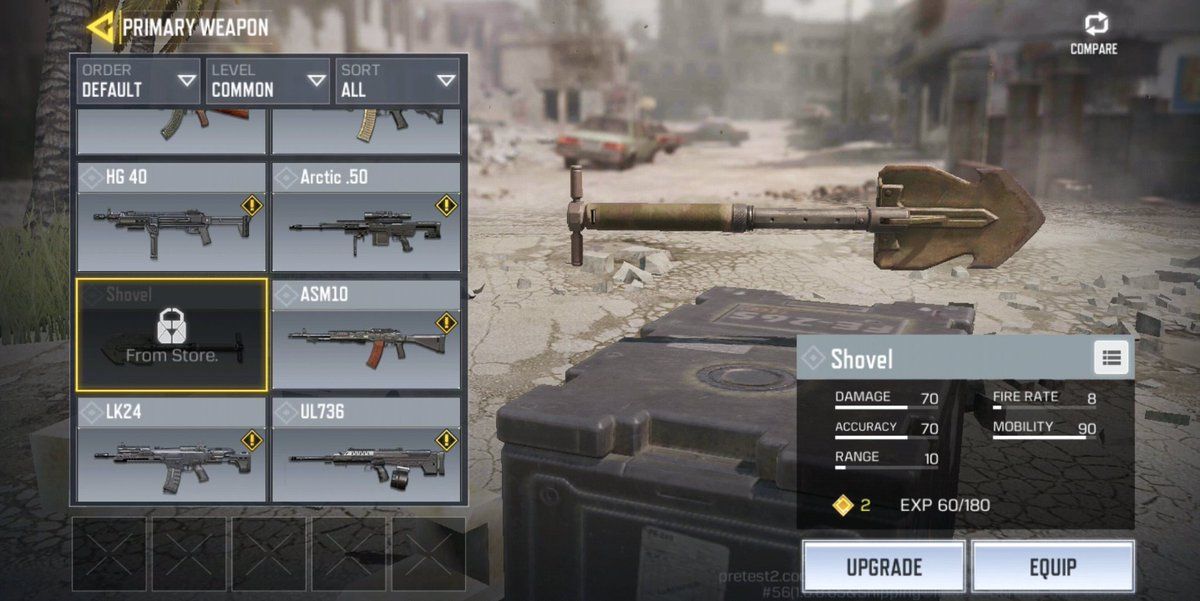Open the Sort All dropdown
The image size is (1200, 601).
[397, 81]
